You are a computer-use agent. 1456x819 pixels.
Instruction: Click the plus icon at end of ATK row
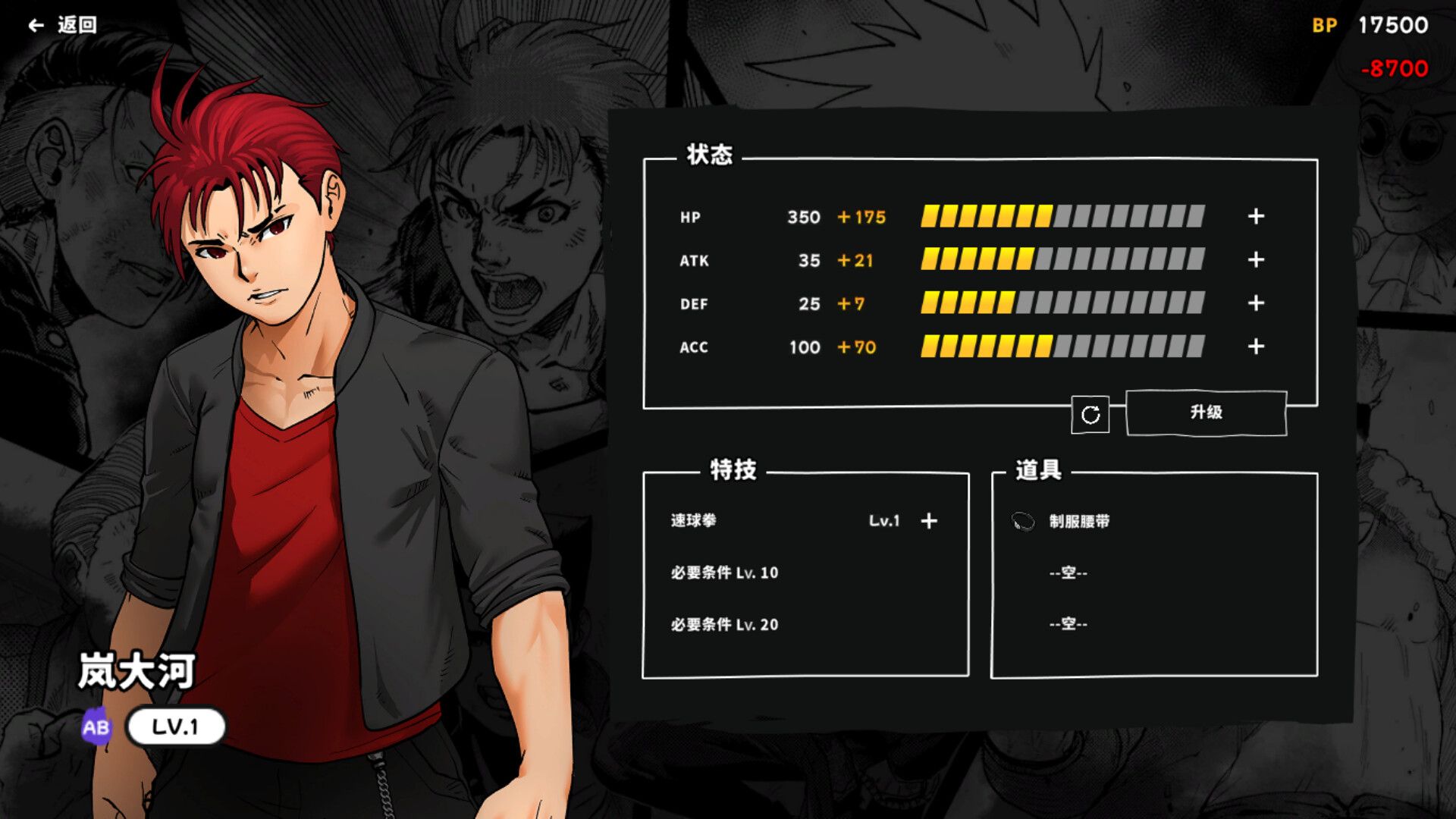pyautogui.click(x=1256, y=260)
